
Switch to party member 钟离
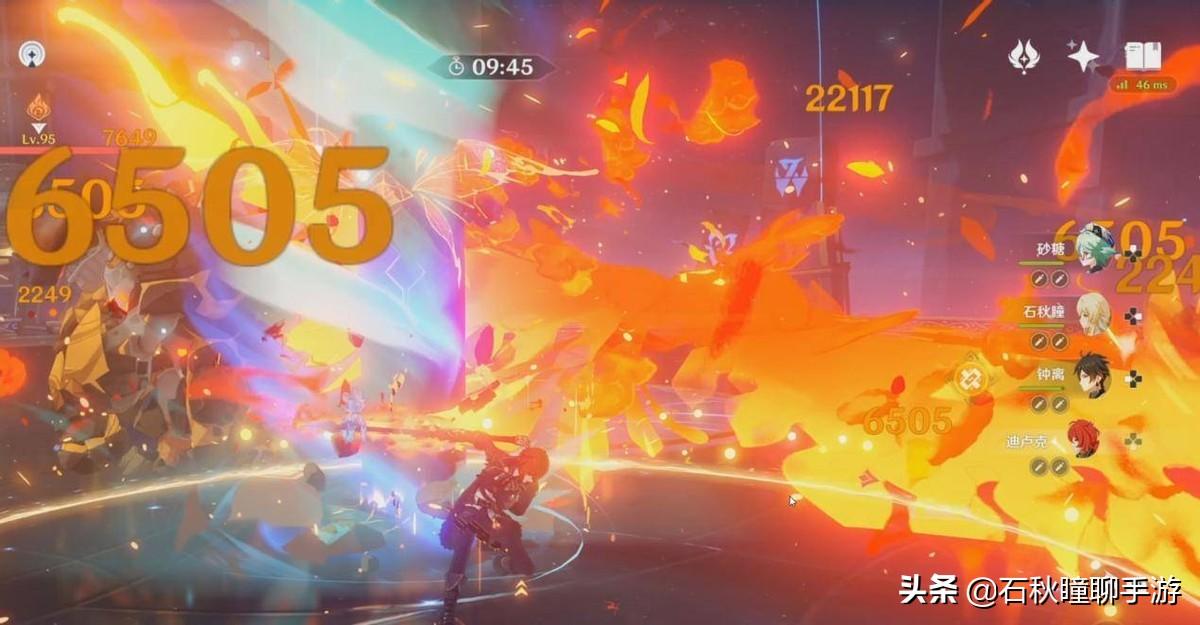click(x=1091, y=377)
